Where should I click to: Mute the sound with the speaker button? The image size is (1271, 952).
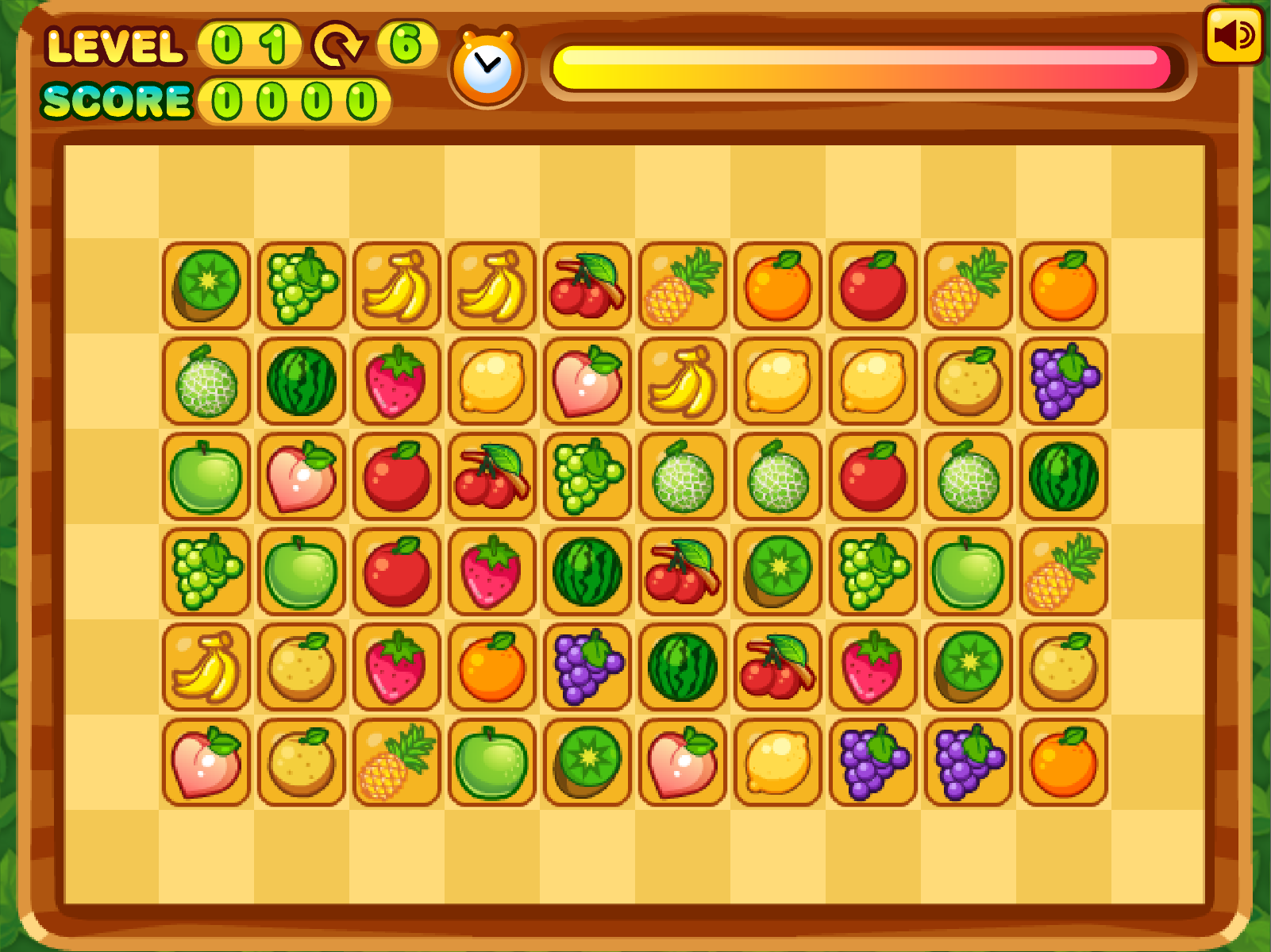click(x=1233, y=36)
